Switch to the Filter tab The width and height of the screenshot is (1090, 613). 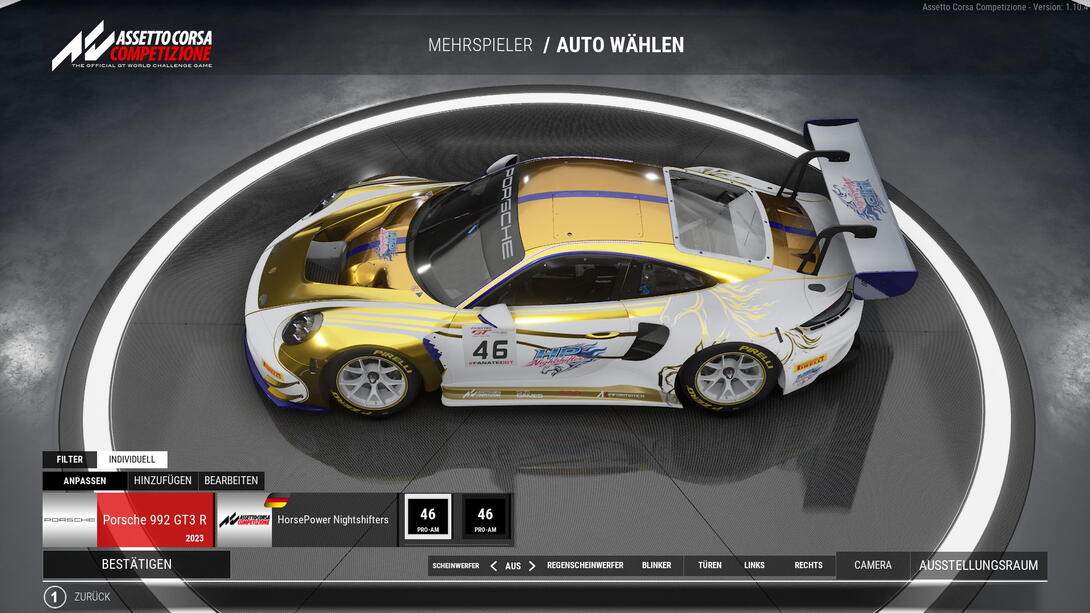point(70,460)
